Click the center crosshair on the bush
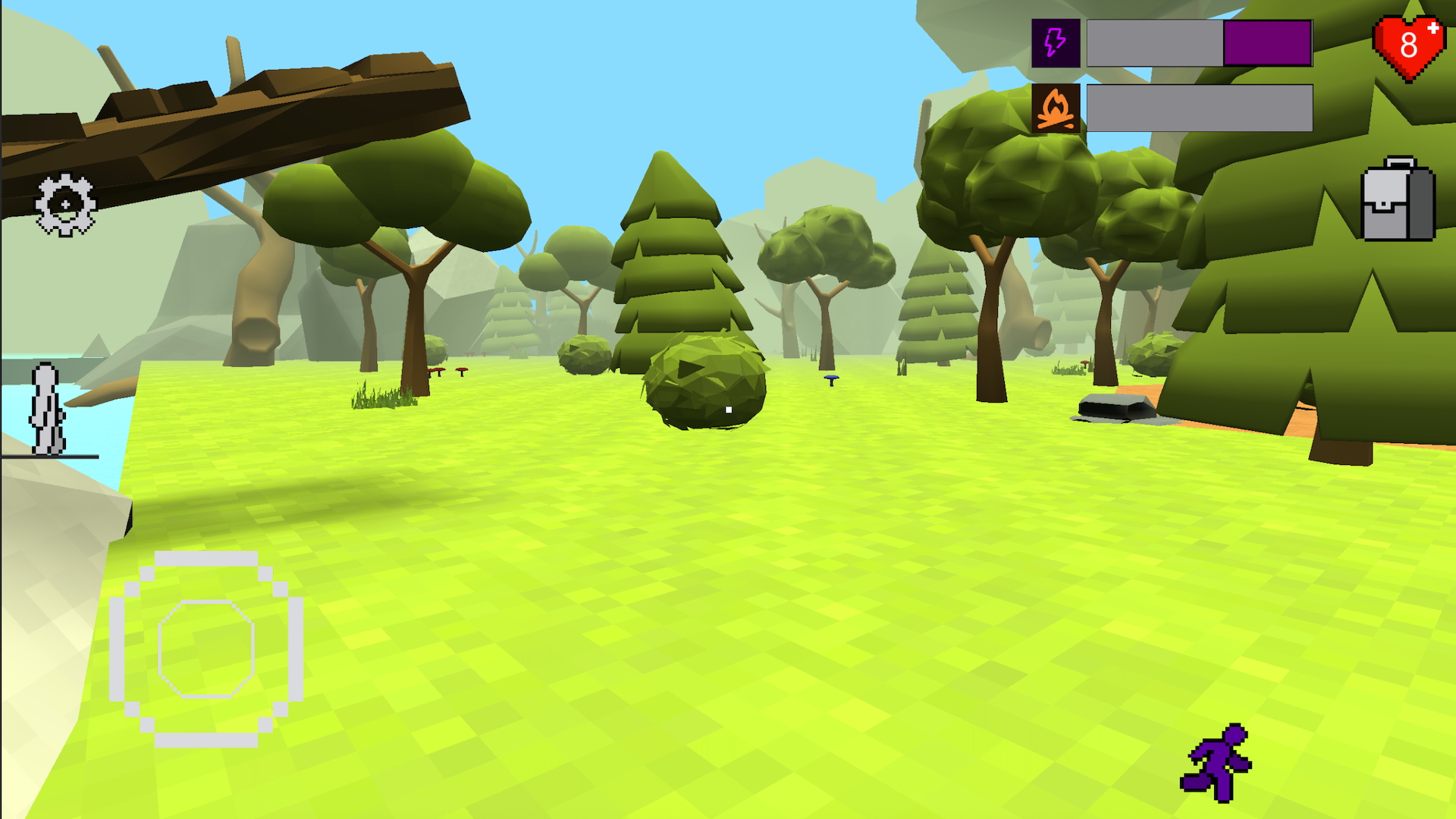Image resolution: width=1456 pixels, height=819 pixels. (728, 409)
